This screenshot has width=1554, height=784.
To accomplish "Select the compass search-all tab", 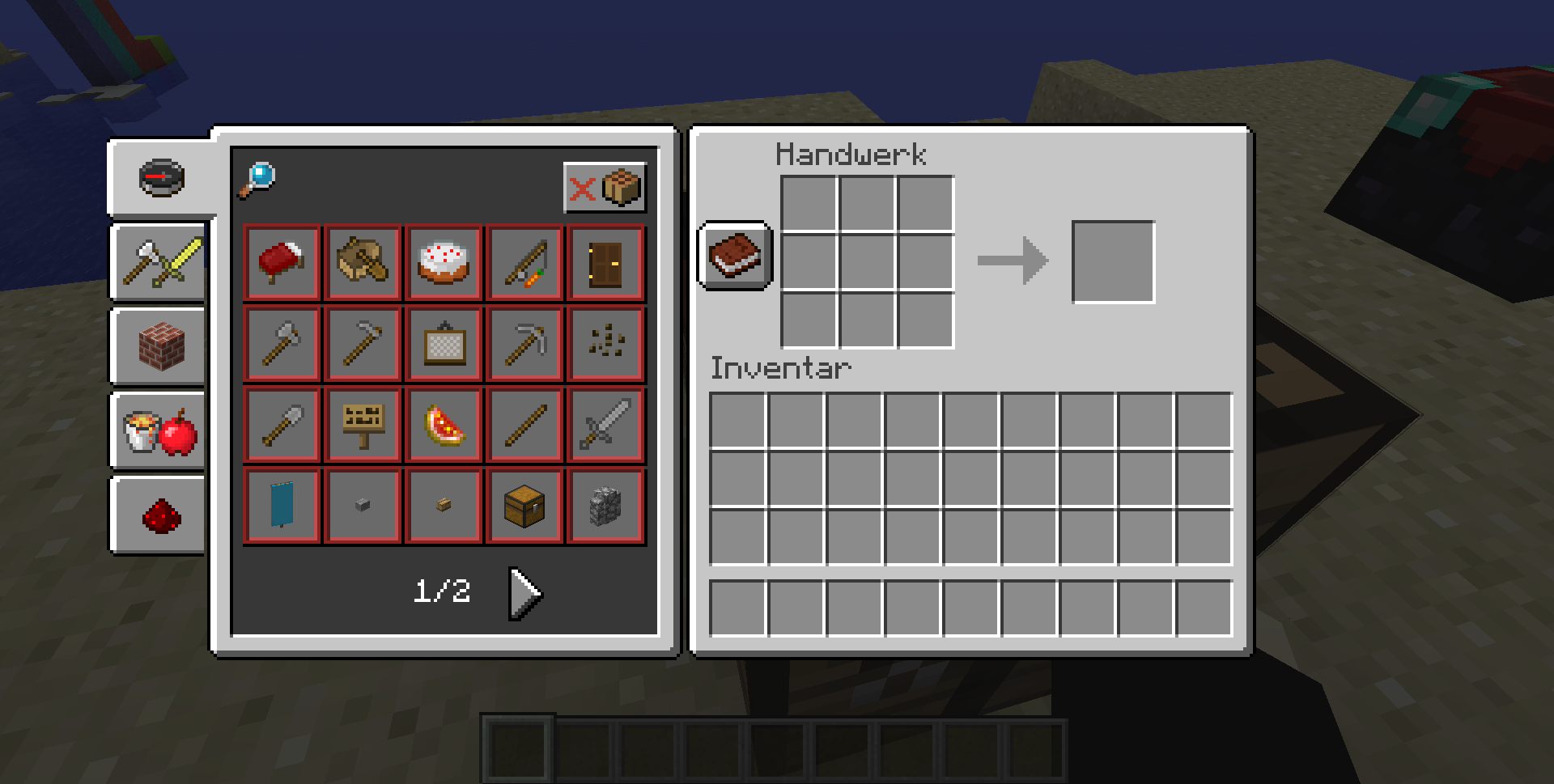I will click(x=162, y=177).
